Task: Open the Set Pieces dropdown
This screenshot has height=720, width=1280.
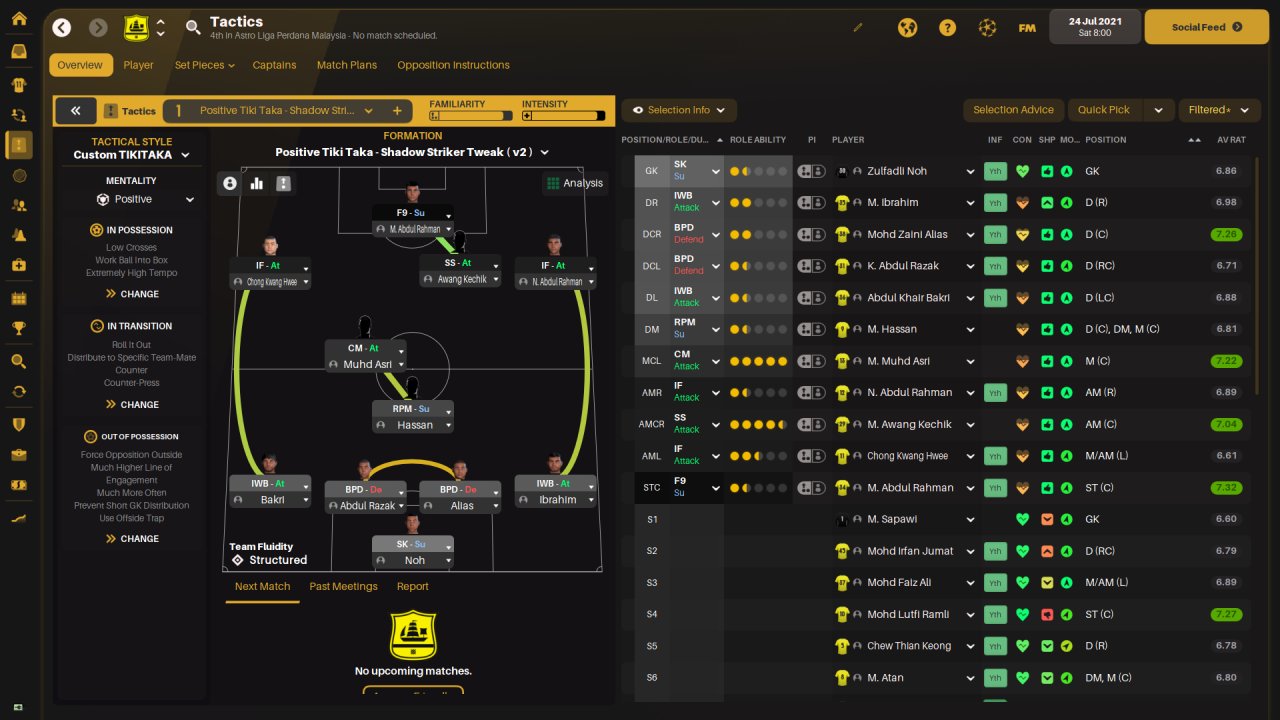Action: pyautogui.click(x=204, y=65)
